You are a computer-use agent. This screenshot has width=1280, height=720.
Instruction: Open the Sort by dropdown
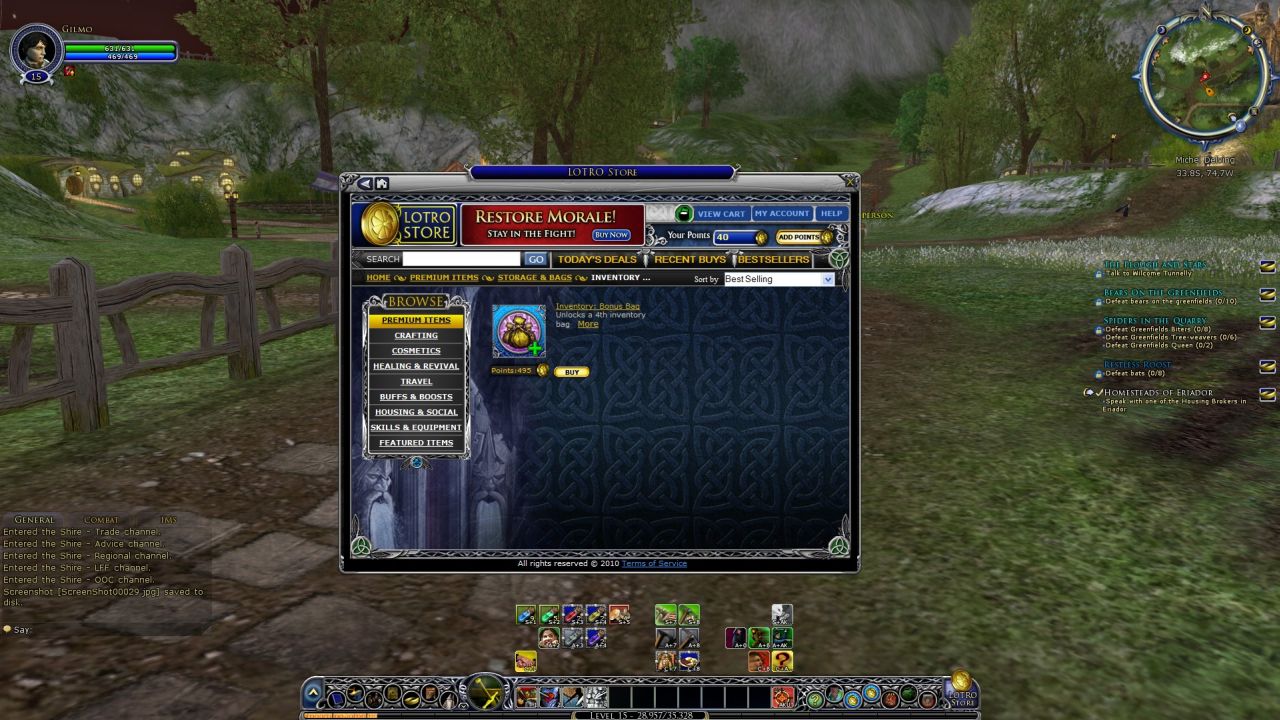778,280
